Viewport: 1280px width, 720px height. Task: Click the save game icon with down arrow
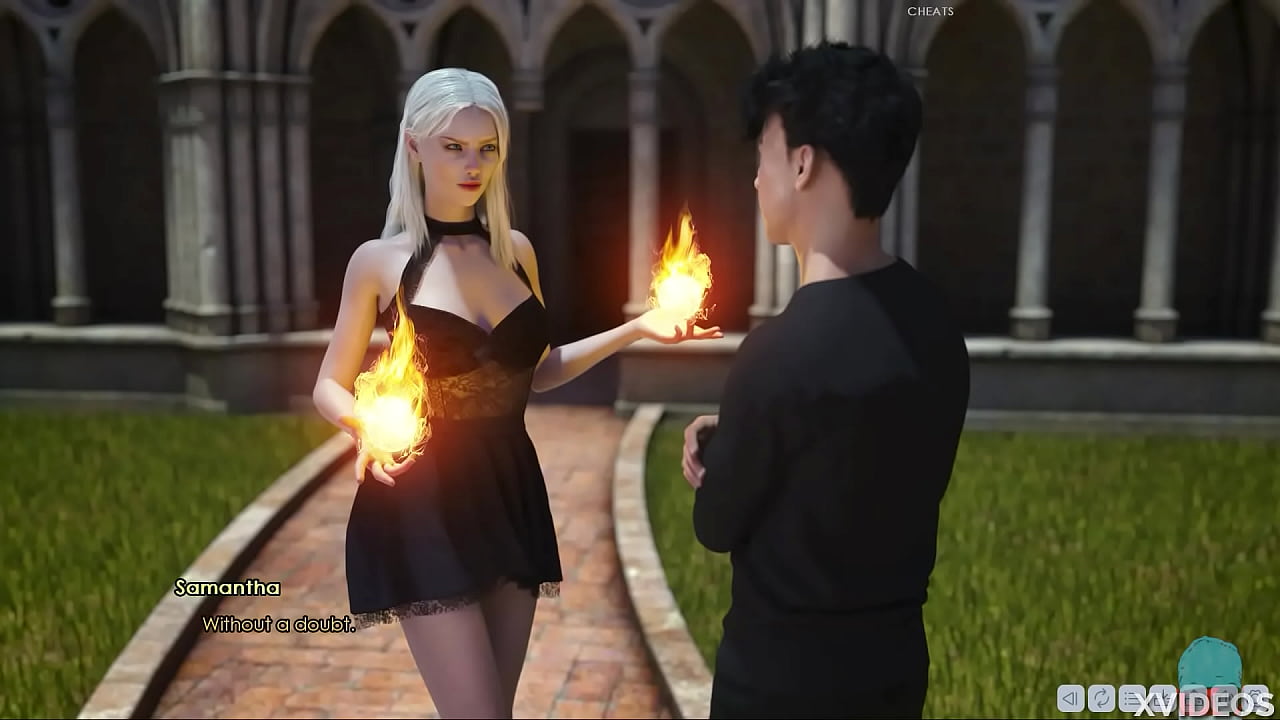[x=1162, y=697]
